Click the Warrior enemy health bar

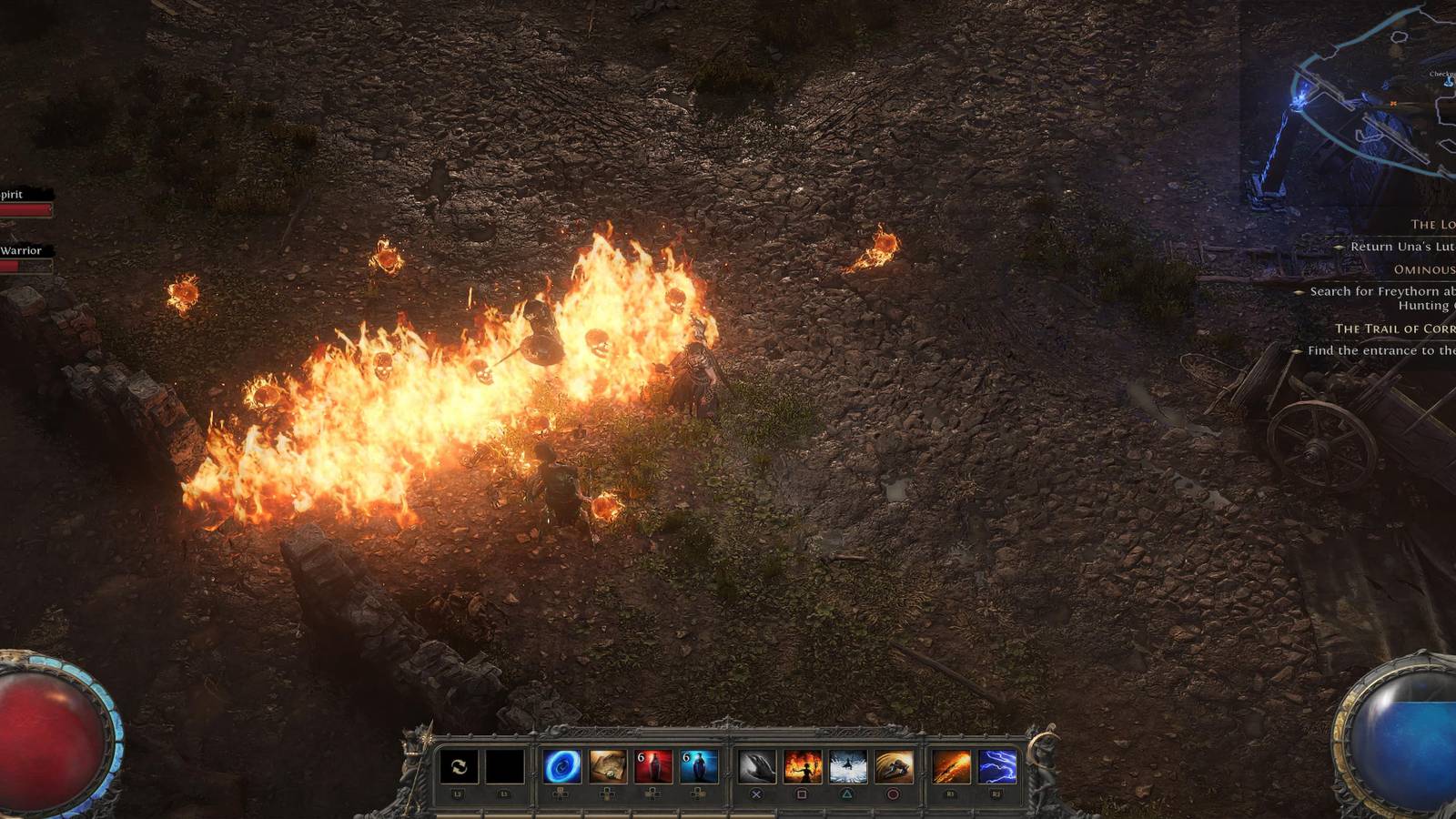[x=25, y=265]
